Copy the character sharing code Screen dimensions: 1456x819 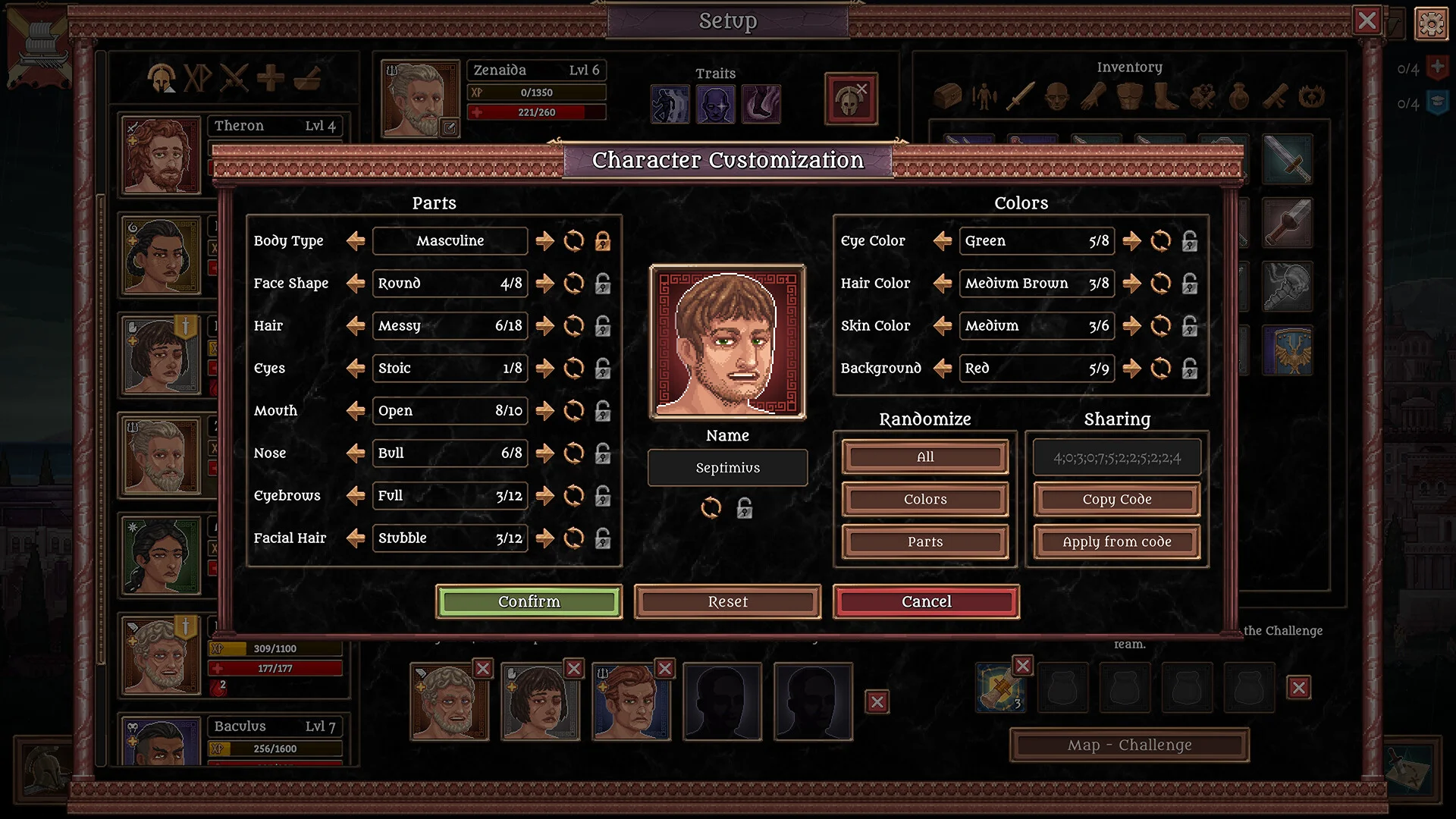coord(1116,500)
